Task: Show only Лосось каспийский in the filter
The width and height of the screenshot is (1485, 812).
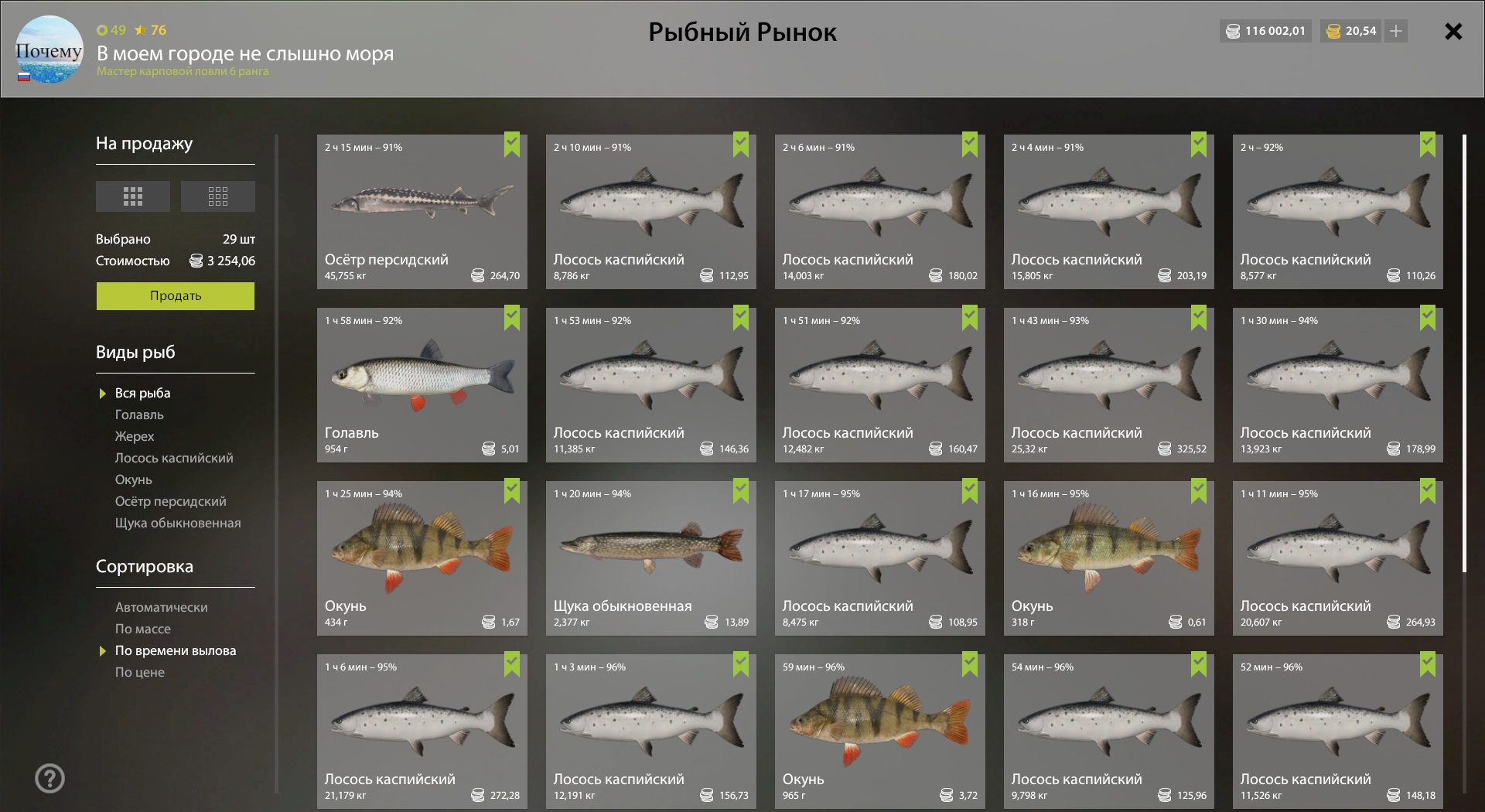Action: click(174, 459)
